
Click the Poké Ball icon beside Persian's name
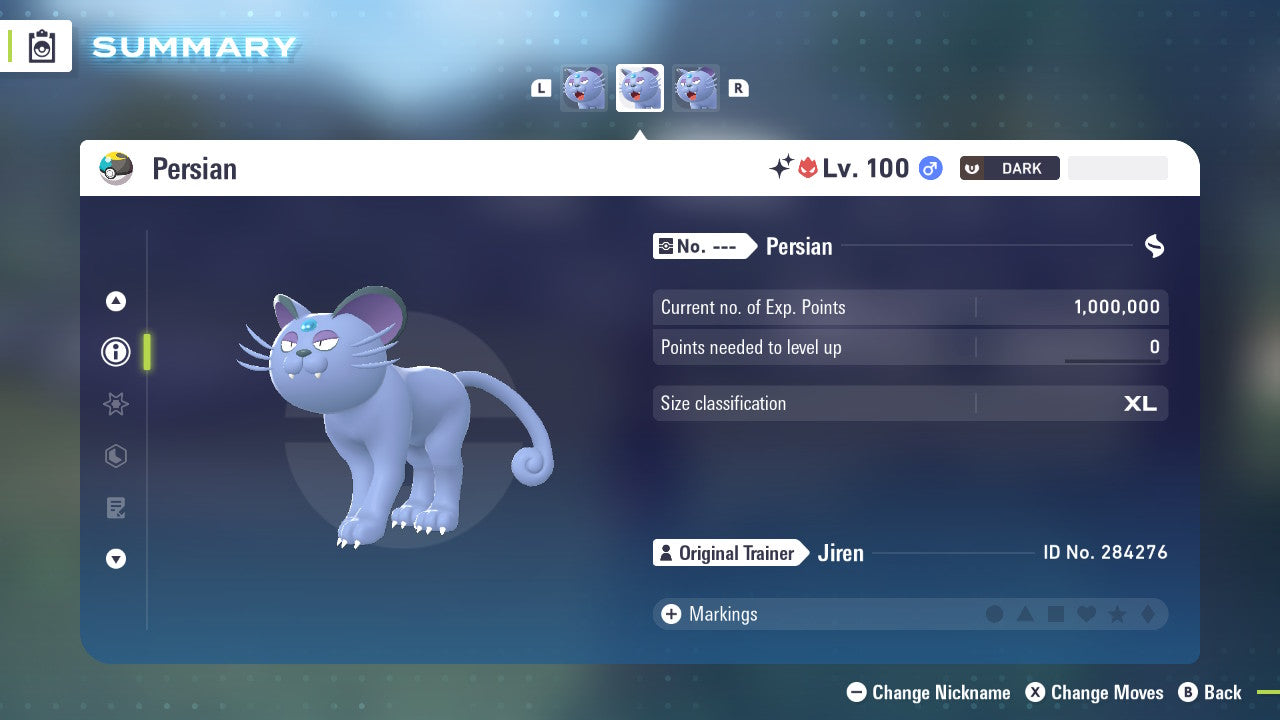pos(117,168)
